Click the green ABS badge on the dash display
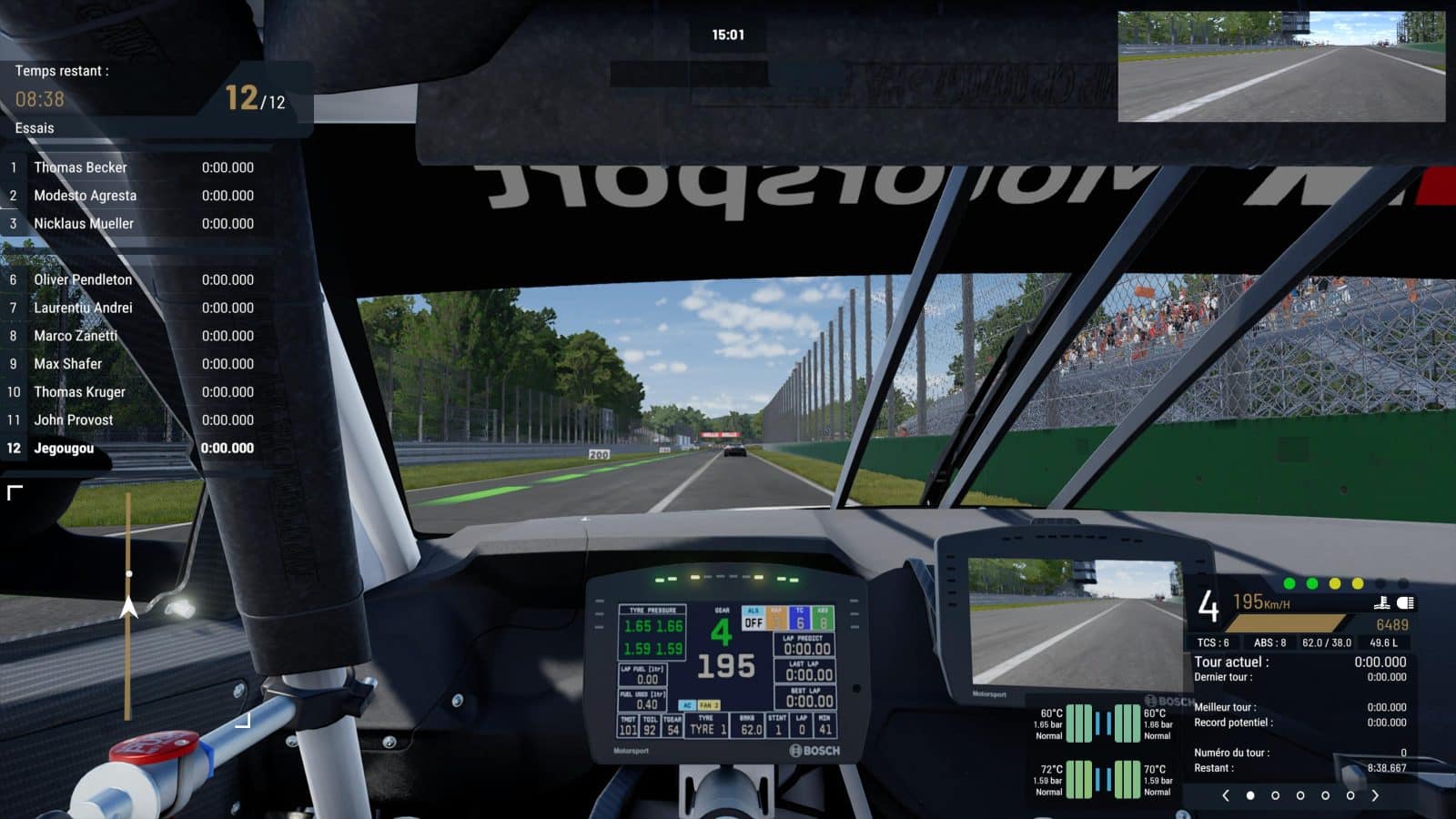1456x819 pixels. pos(824,619)
